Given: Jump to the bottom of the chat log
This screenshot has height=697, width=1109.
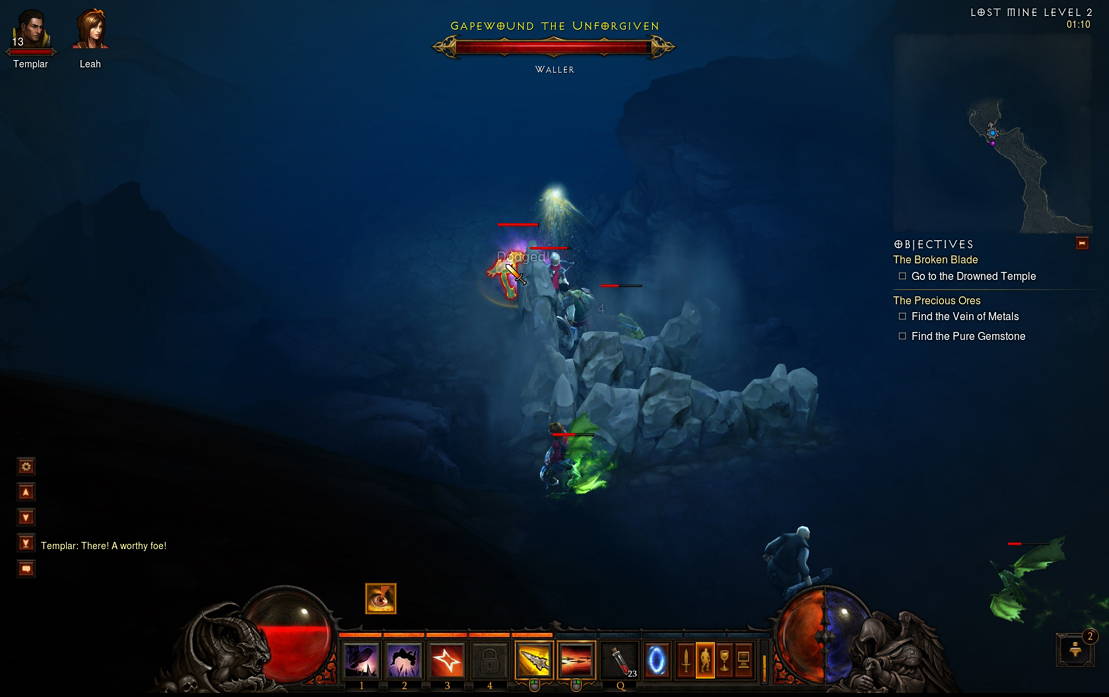Looking at the screenshot, I should 27,543.
